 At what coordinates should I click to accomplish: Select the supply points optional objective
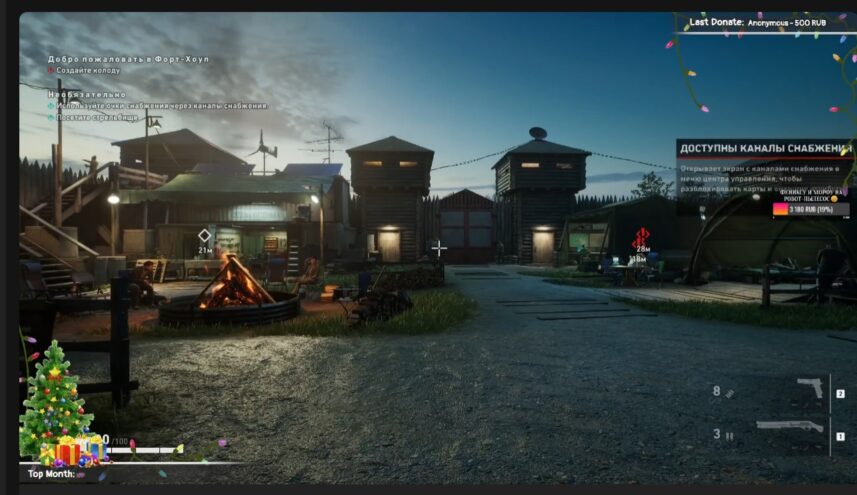click(x=161, y=105)
